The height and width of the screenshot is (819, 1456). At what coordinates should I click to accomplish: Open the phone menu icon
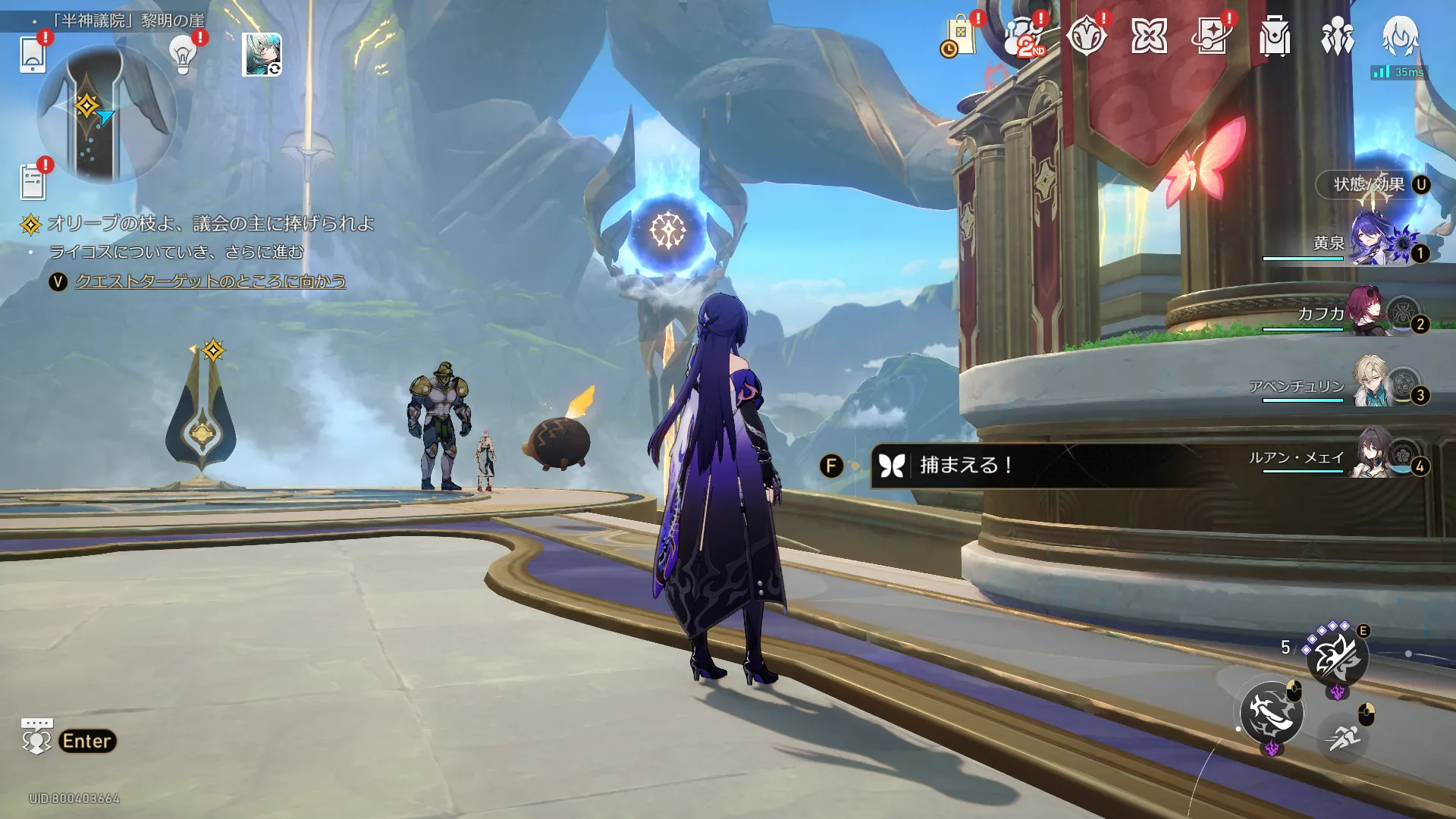(33, 55)
